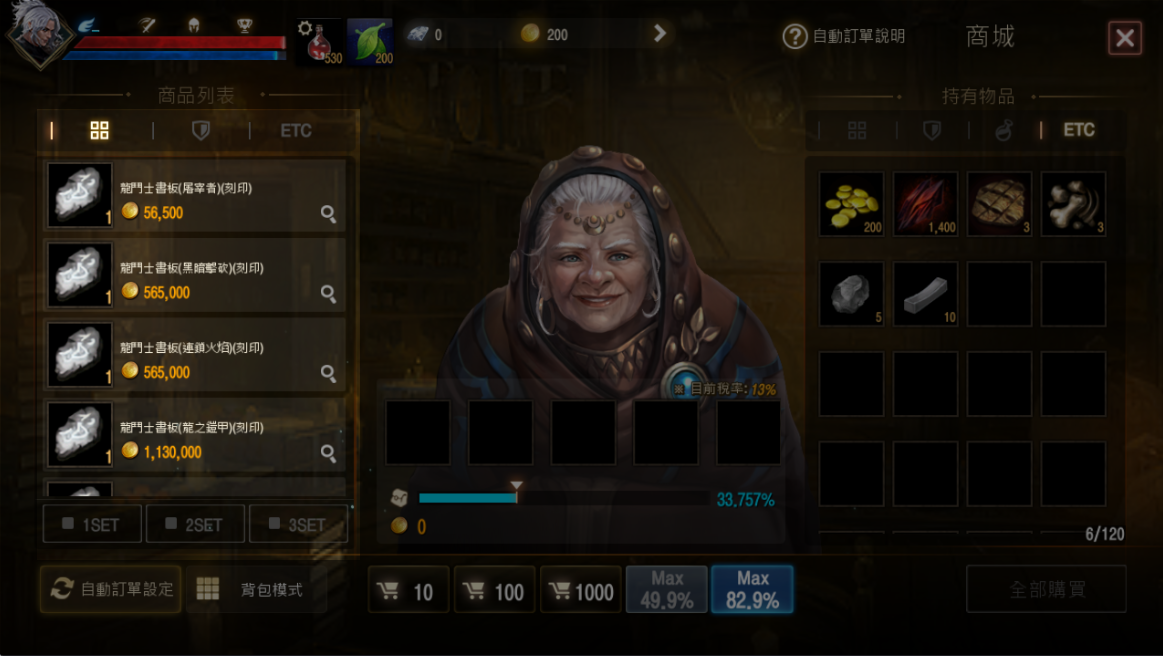Close the shop window

tap(1125, 38)
